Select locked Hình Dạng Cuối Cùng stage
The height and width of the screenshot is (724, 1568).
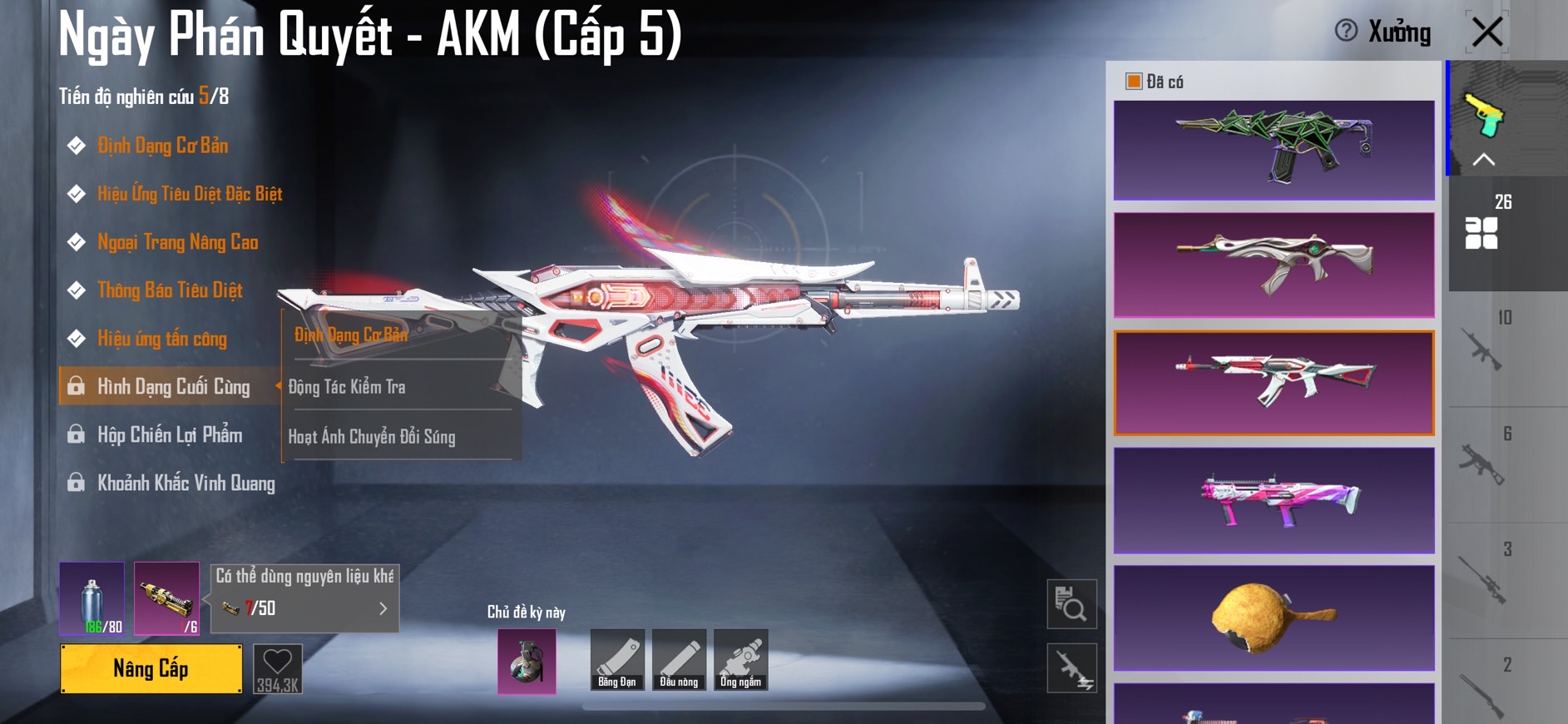(173, 387)
